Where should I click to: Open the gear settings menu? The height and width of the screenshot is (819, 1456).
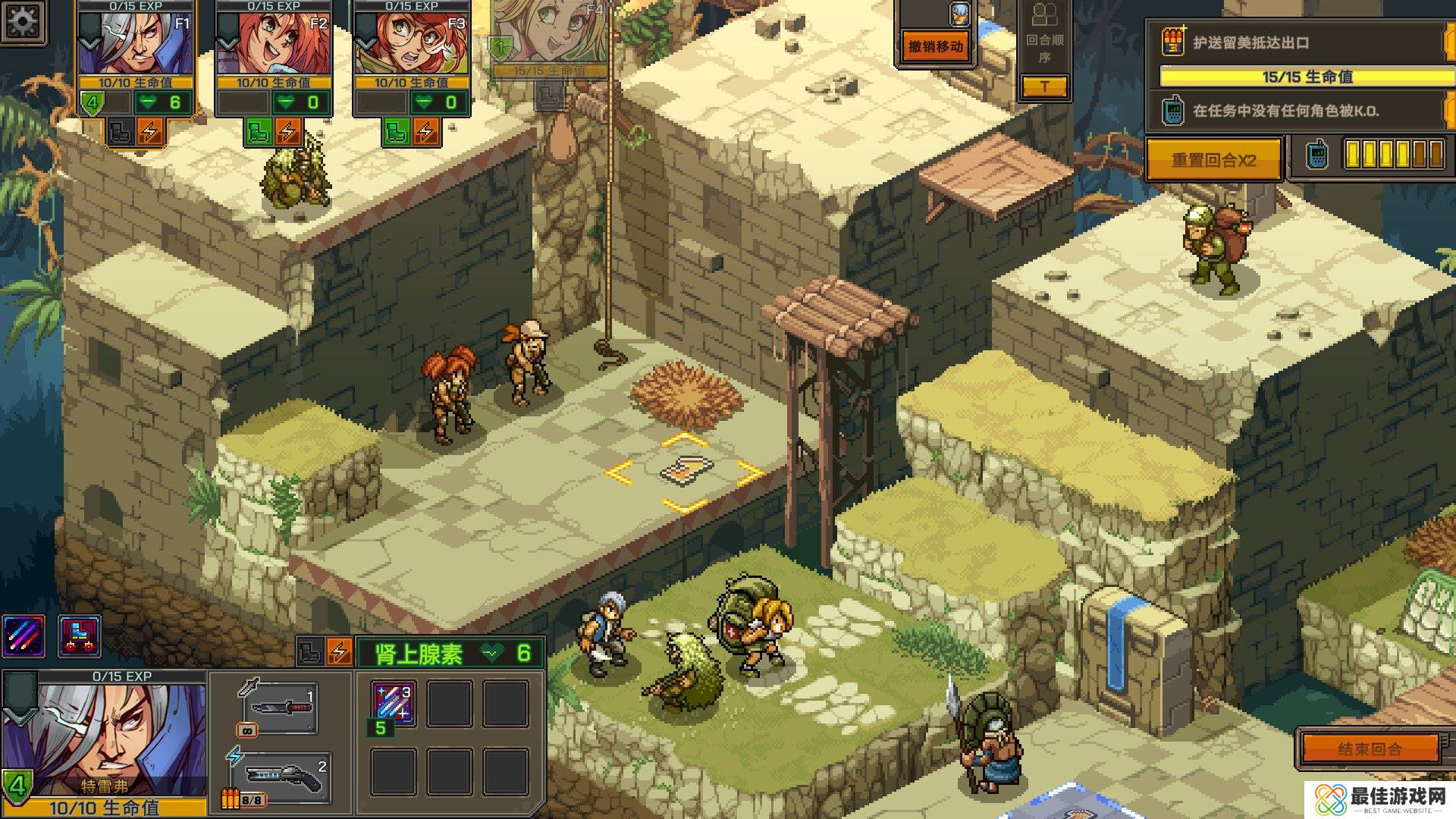pos(23,20)
